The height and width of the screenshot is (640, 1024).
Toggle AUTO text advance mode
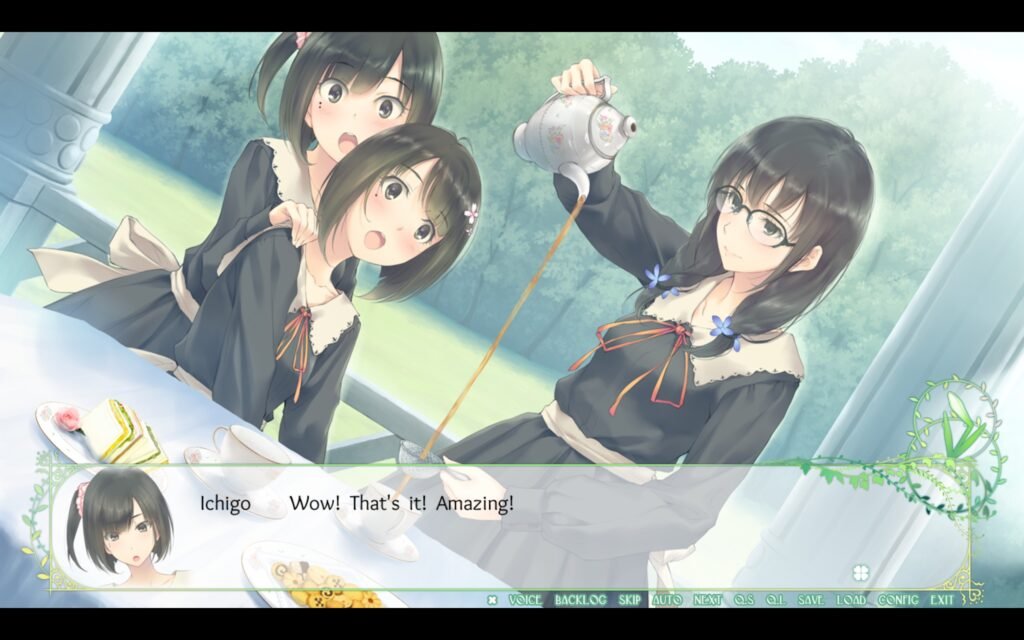666,600
